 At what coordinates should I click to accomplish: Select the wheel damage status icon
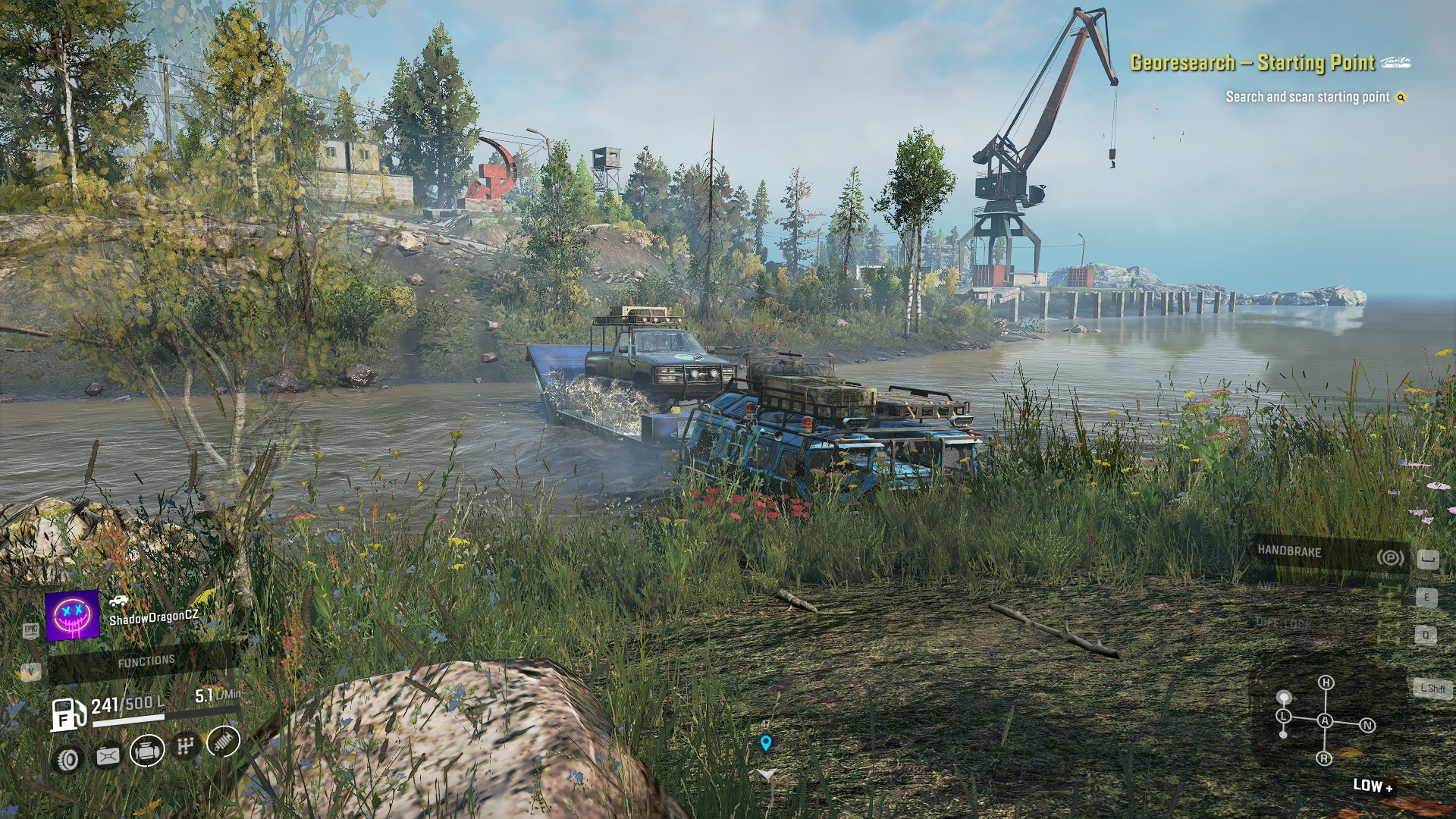pyautogui.click(x=68, y=758)
